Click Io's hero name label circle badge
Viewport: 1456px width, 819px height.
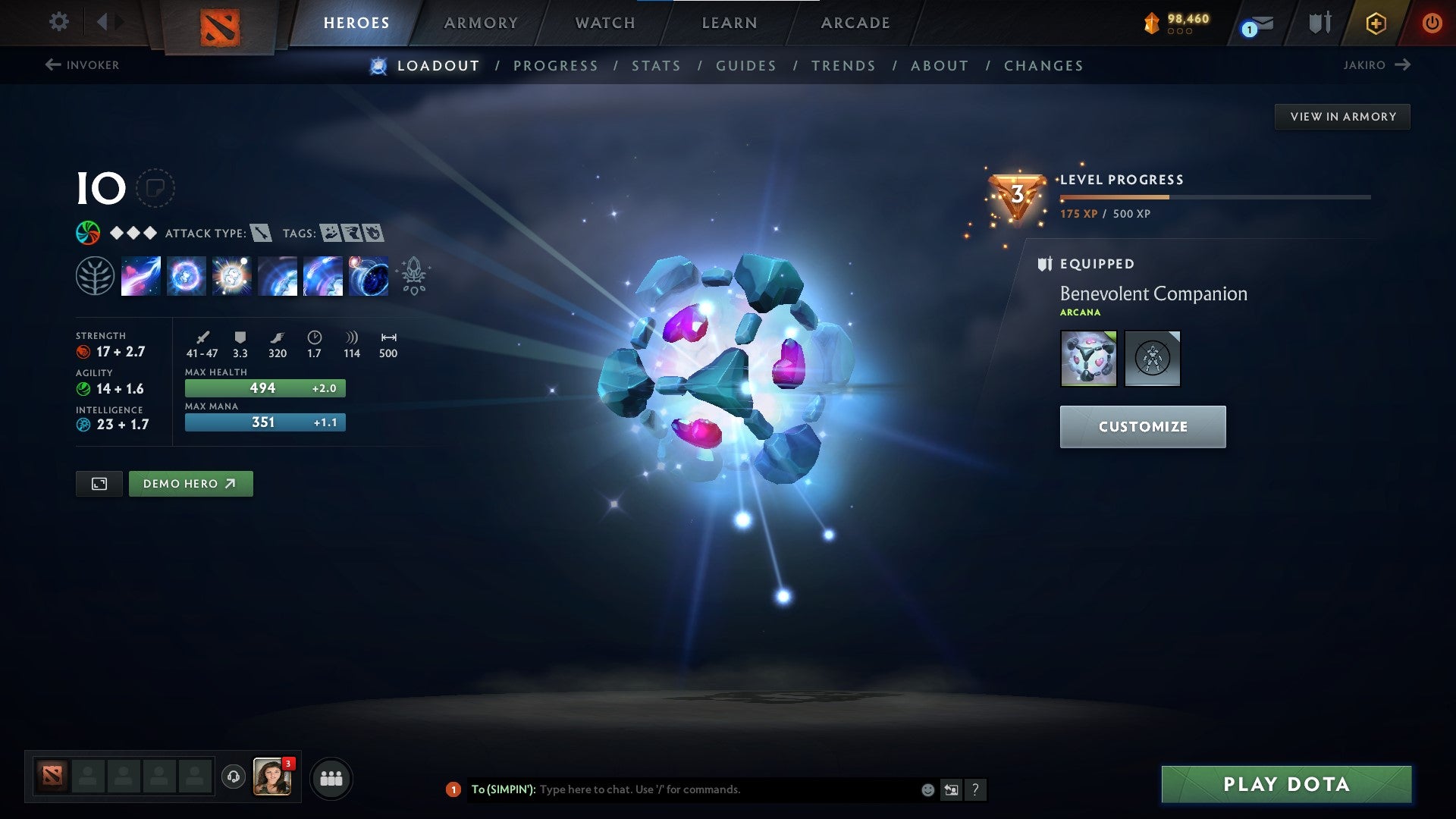(155, 189)
